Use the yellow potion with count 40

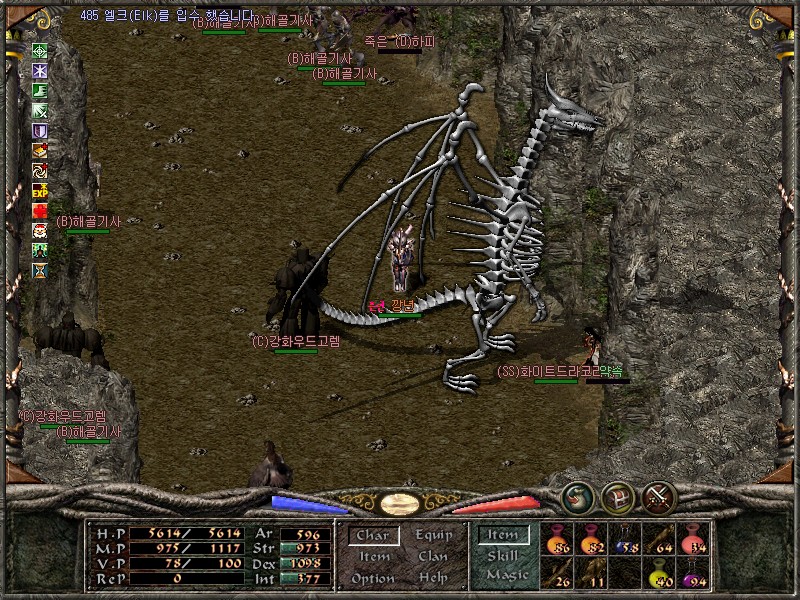[x=659, y=573]
